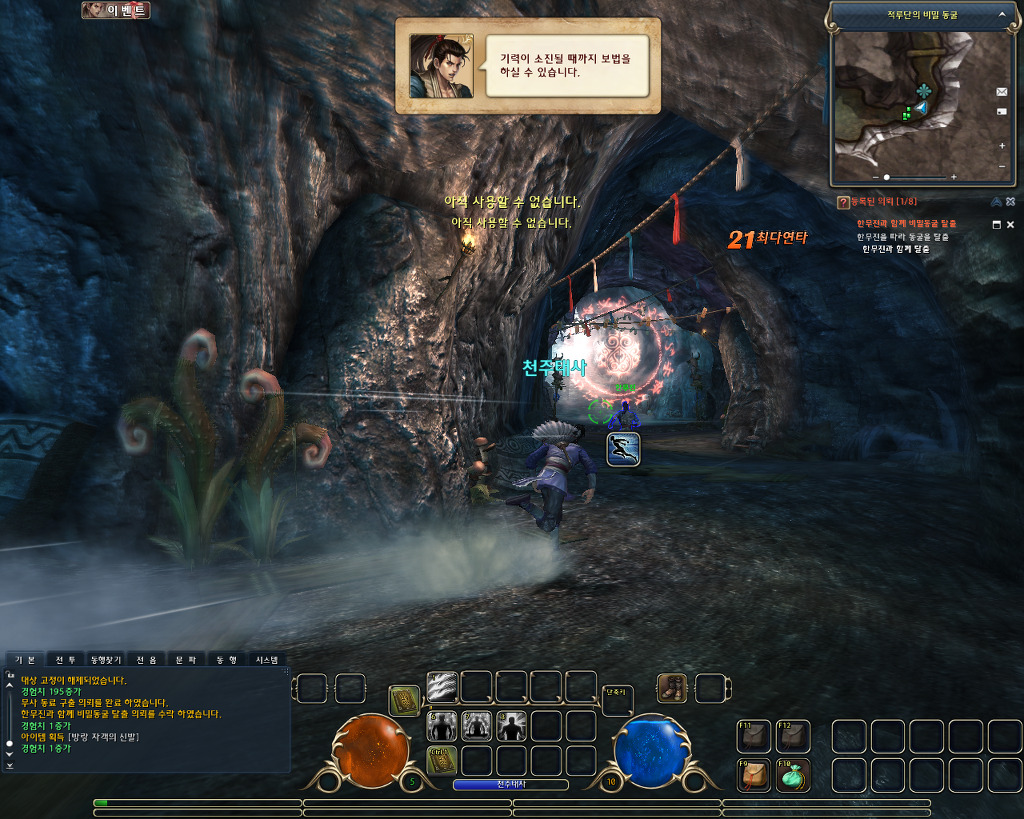The image size is (1024, 819).
Task: Zoom in with the minimap's side plus button
Action: [1002, 146]
